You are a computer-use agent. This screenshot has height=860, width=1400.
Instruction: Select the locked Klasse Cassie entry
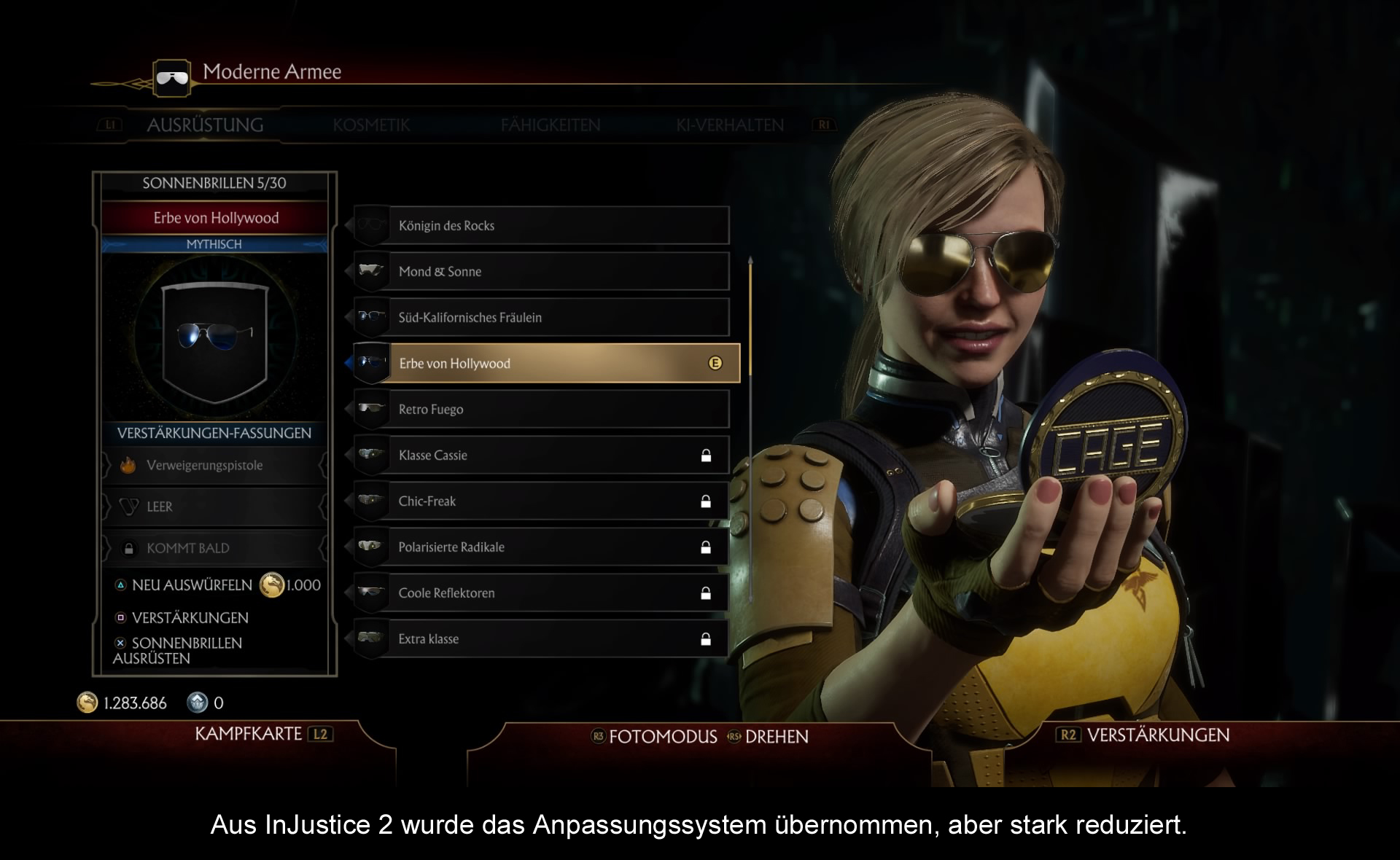pyautogui.click(x=541, y=456)
